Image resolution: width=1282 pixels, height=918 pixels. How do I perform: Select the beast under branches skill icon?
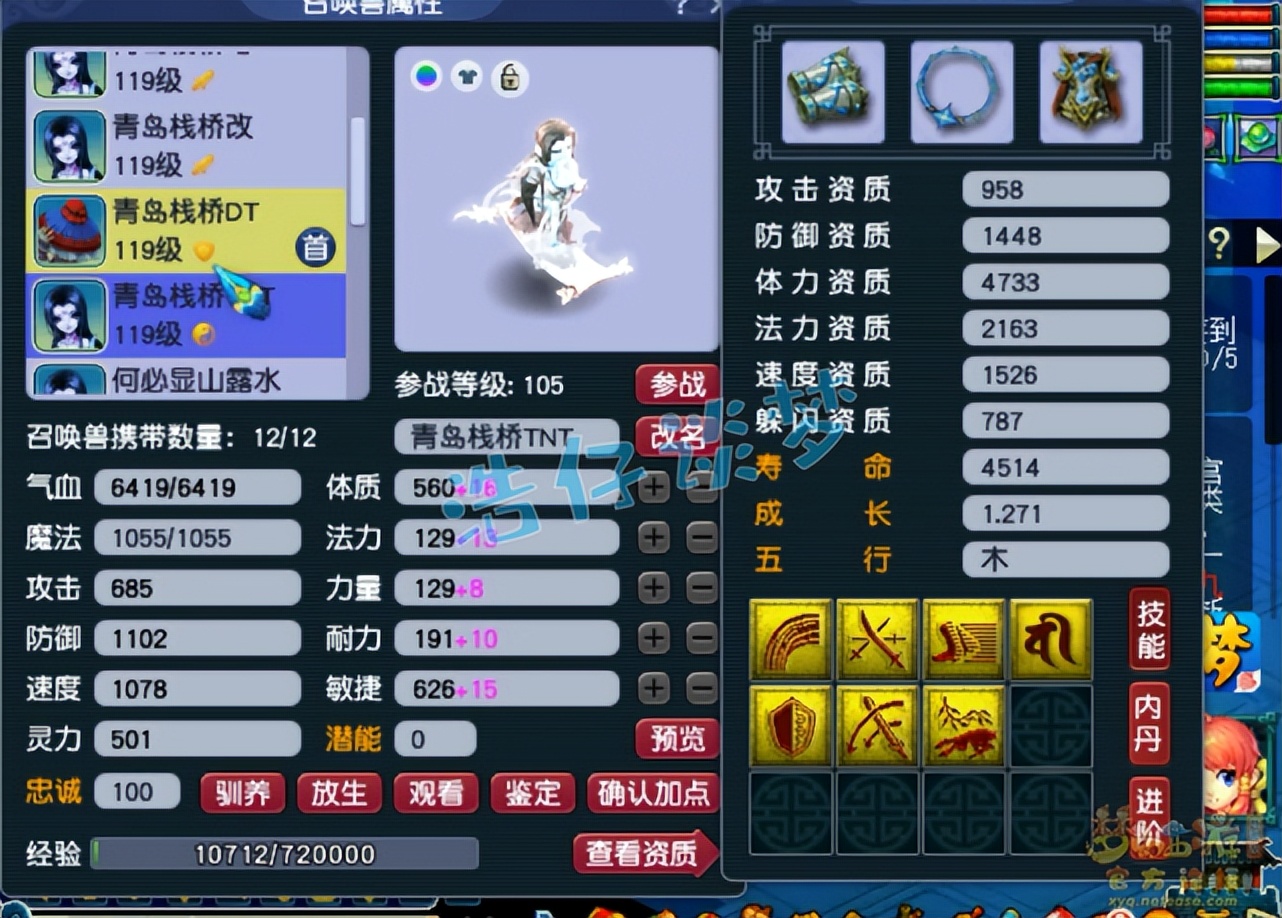(x=963, y=725)
